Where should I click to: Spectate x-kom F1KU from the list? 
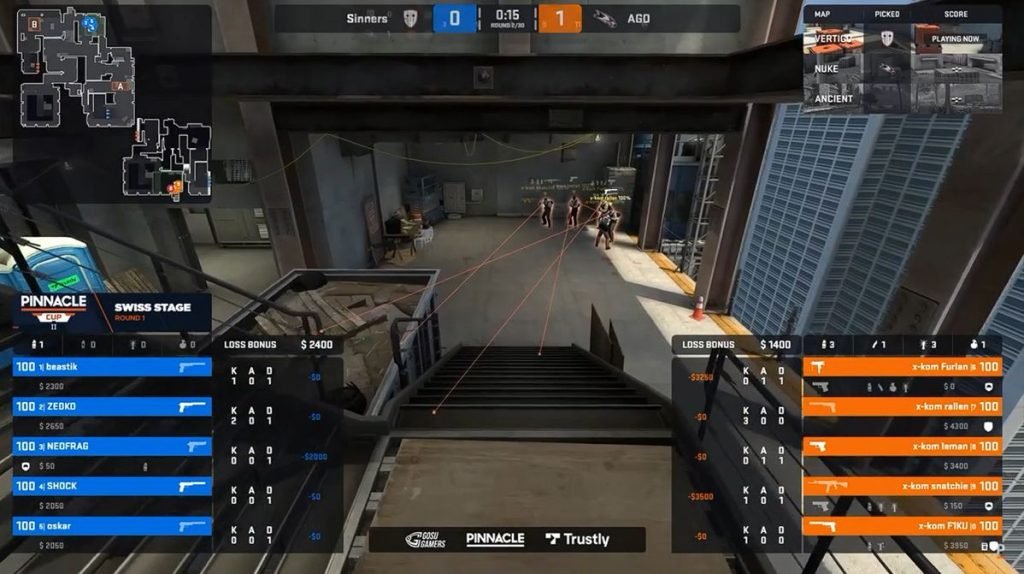coord(902,526)
